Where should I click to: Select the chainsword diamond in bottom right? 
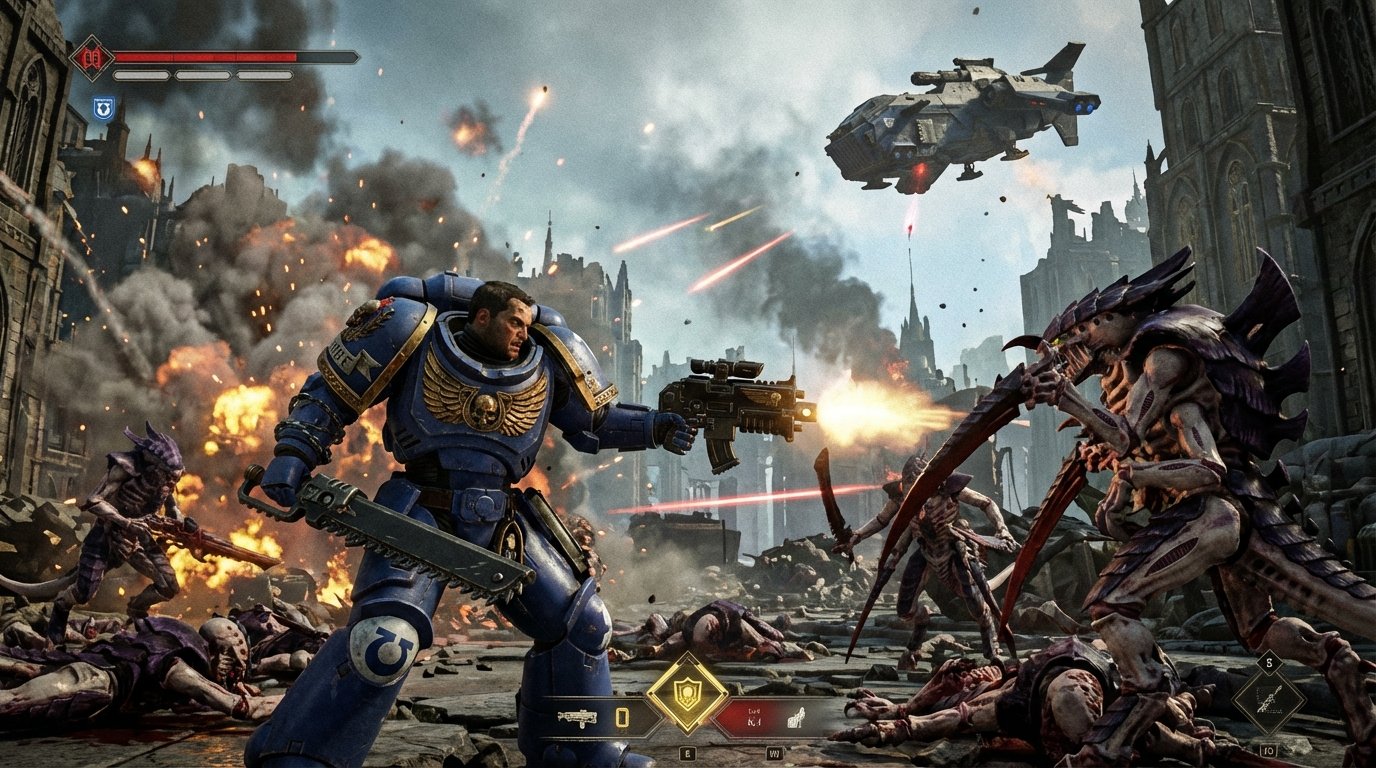(x=1270, y=701)
